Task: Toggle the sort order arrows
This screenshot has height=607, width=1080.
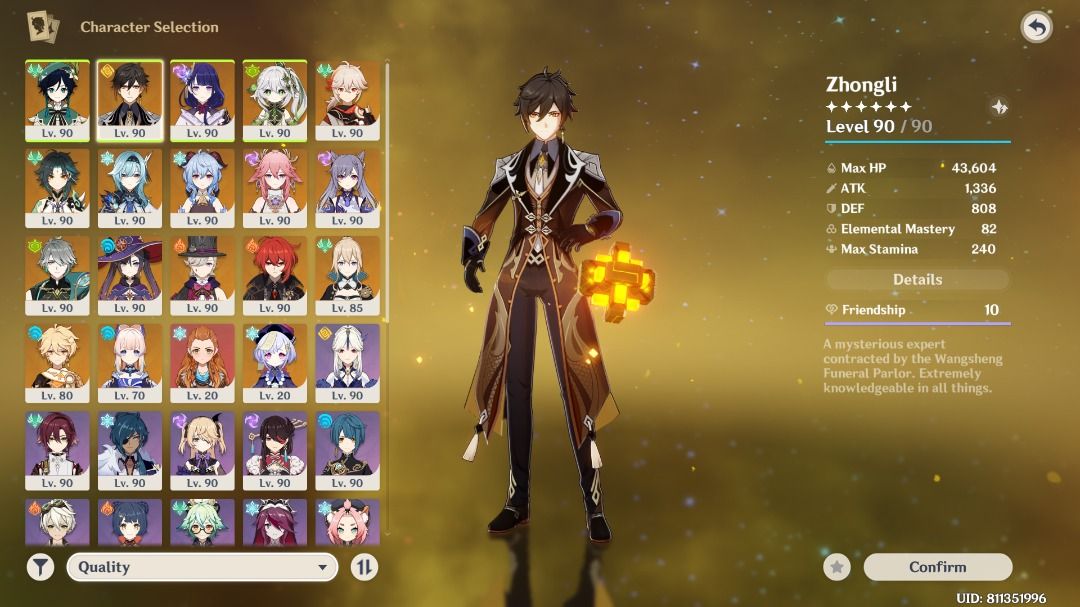Action: [x=364, y=567]
